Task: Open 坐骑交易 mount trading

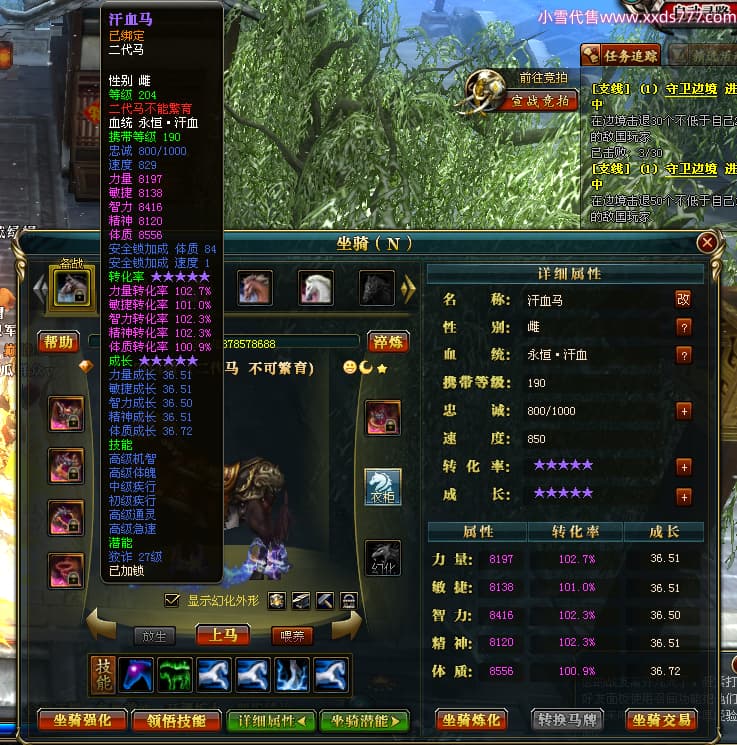Action: point(662,720)
